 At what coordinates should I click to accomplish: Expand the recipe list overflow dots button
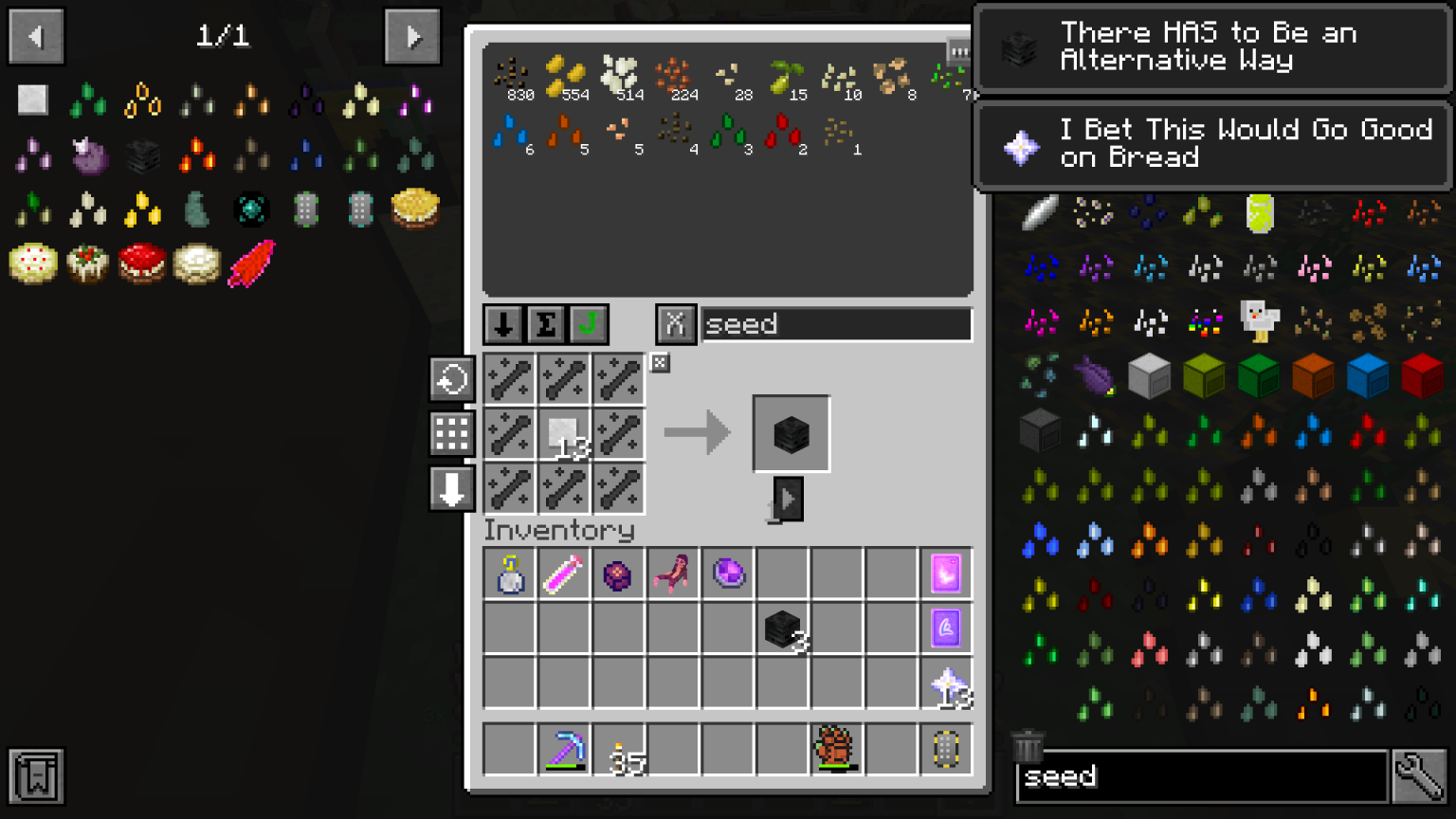coord(958,52)
